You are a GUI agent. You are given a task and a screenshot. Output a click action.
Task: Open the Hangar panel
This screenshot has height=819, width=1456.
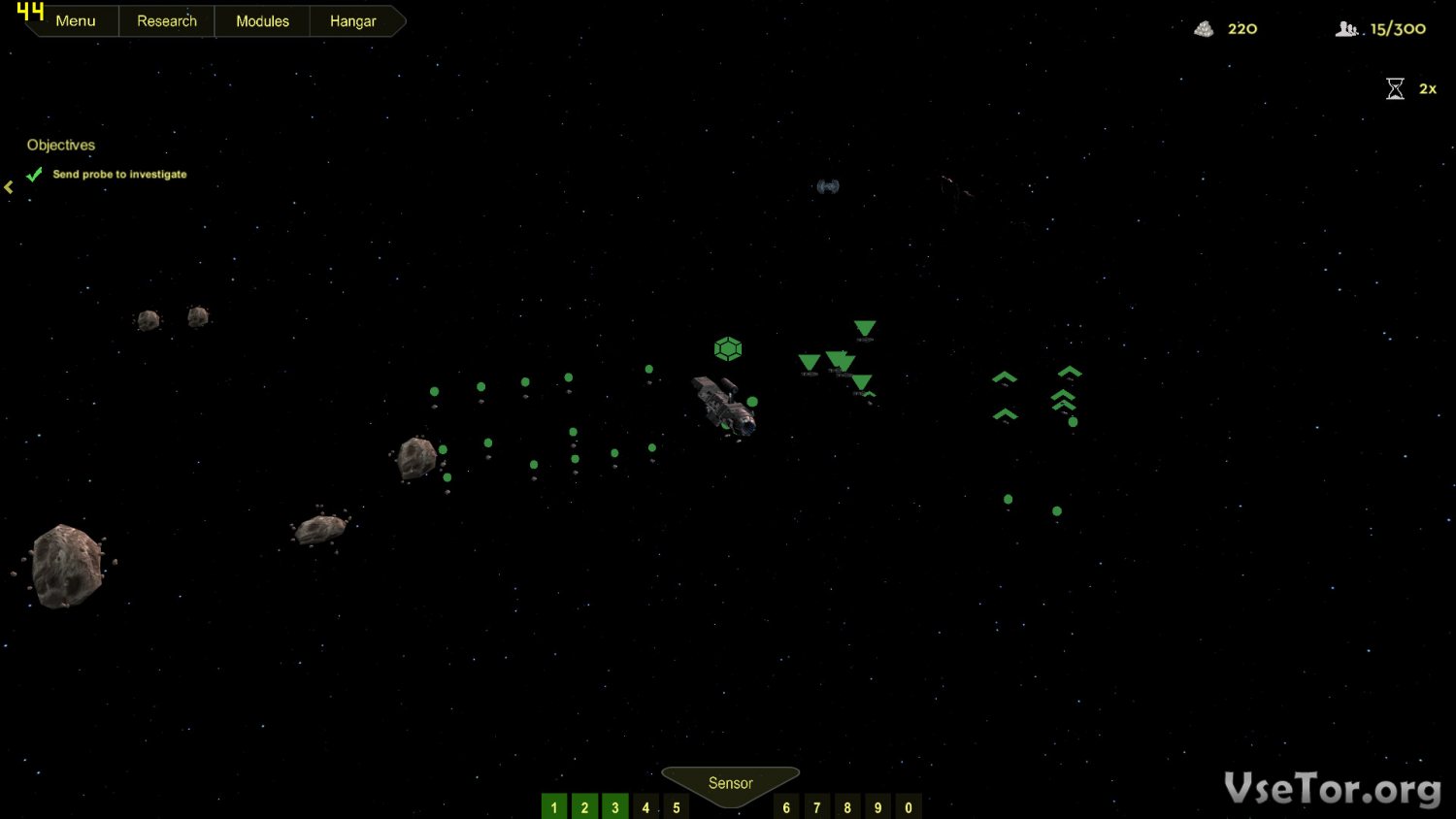[352, 21]
